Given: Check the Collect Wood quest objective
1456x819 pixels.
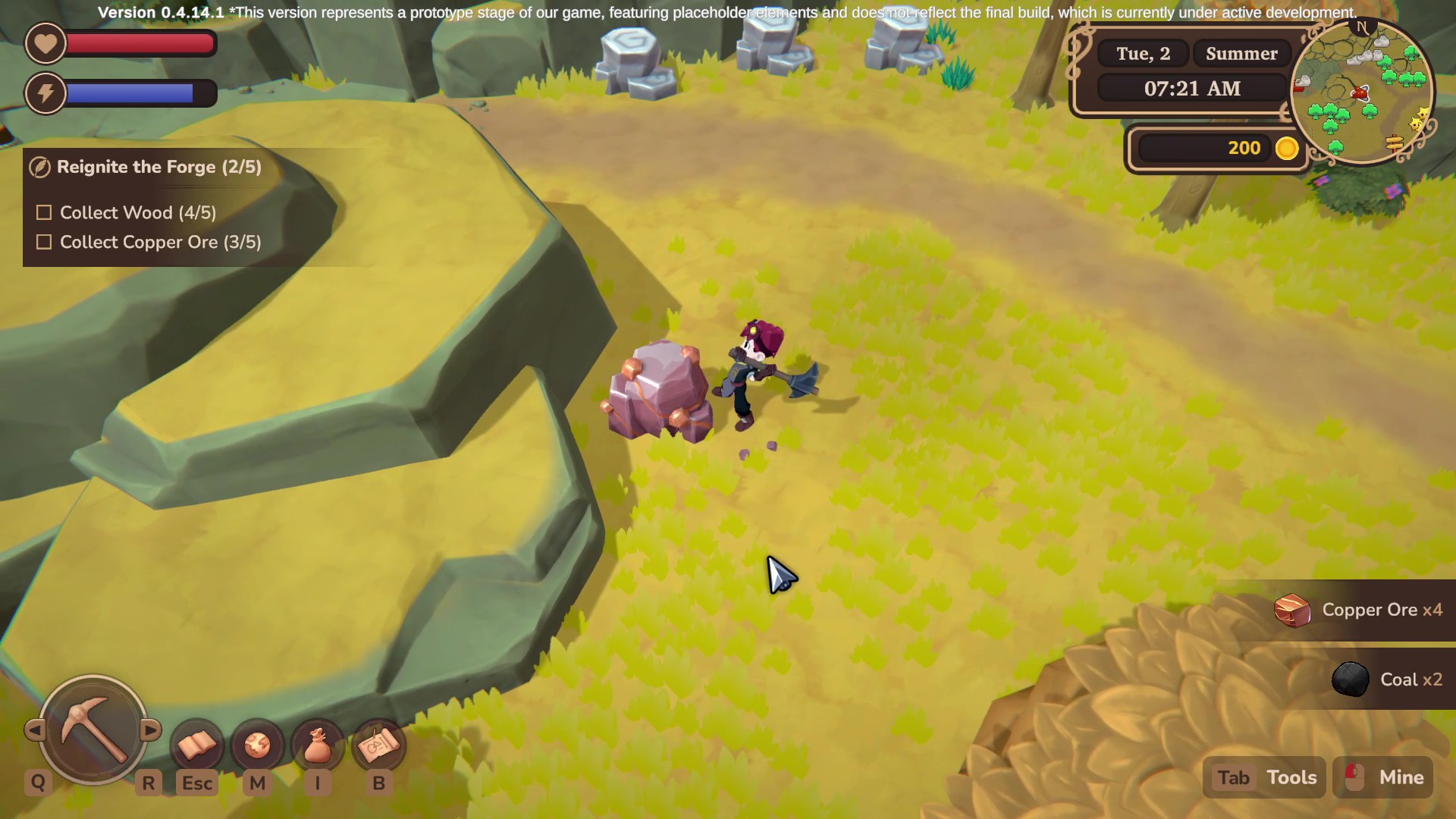Looking at the screenshot, I should (43, 212).
